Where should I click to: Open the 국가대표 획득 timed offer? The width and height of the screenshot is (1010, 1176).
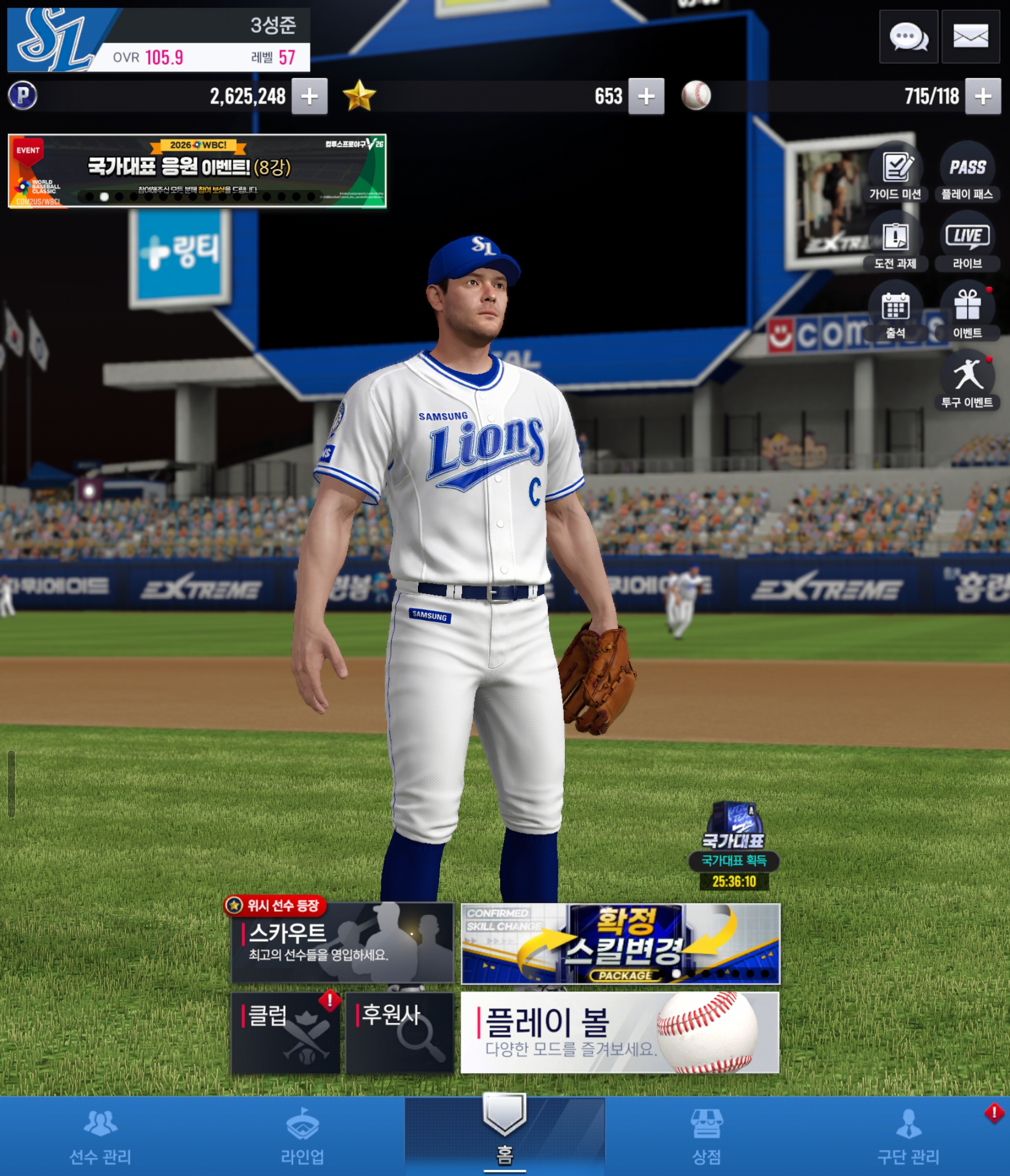coord(734,846)
